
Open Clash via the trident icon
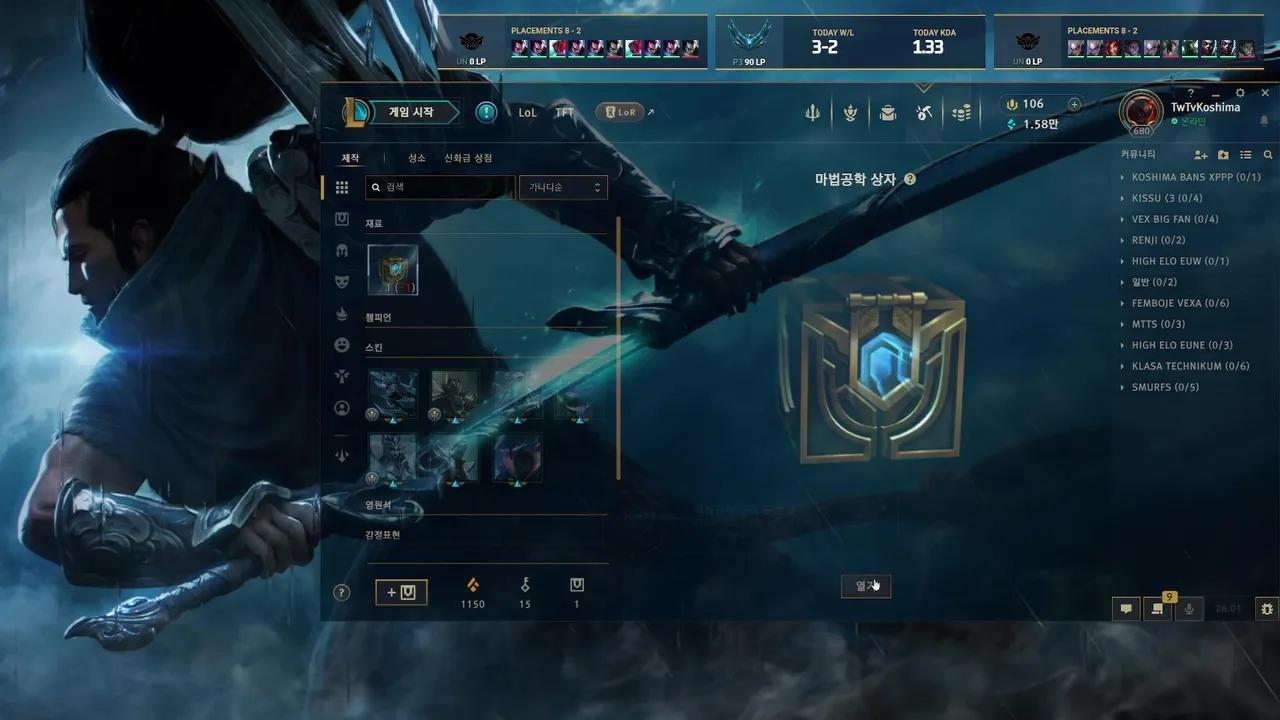click(812, 113)
